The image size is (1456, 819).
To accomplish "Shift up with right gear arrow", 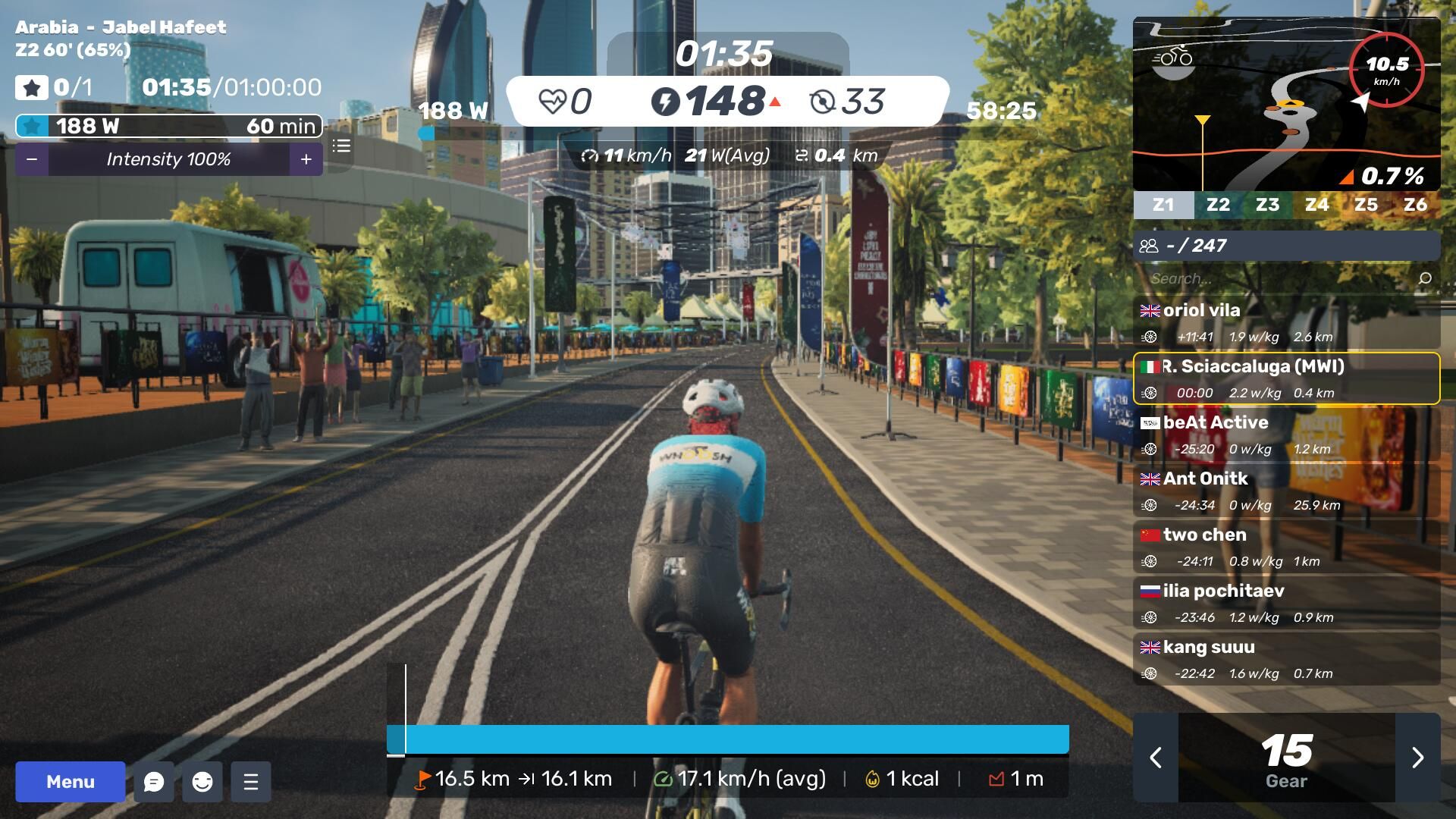I will click(x=1417, y=758).
